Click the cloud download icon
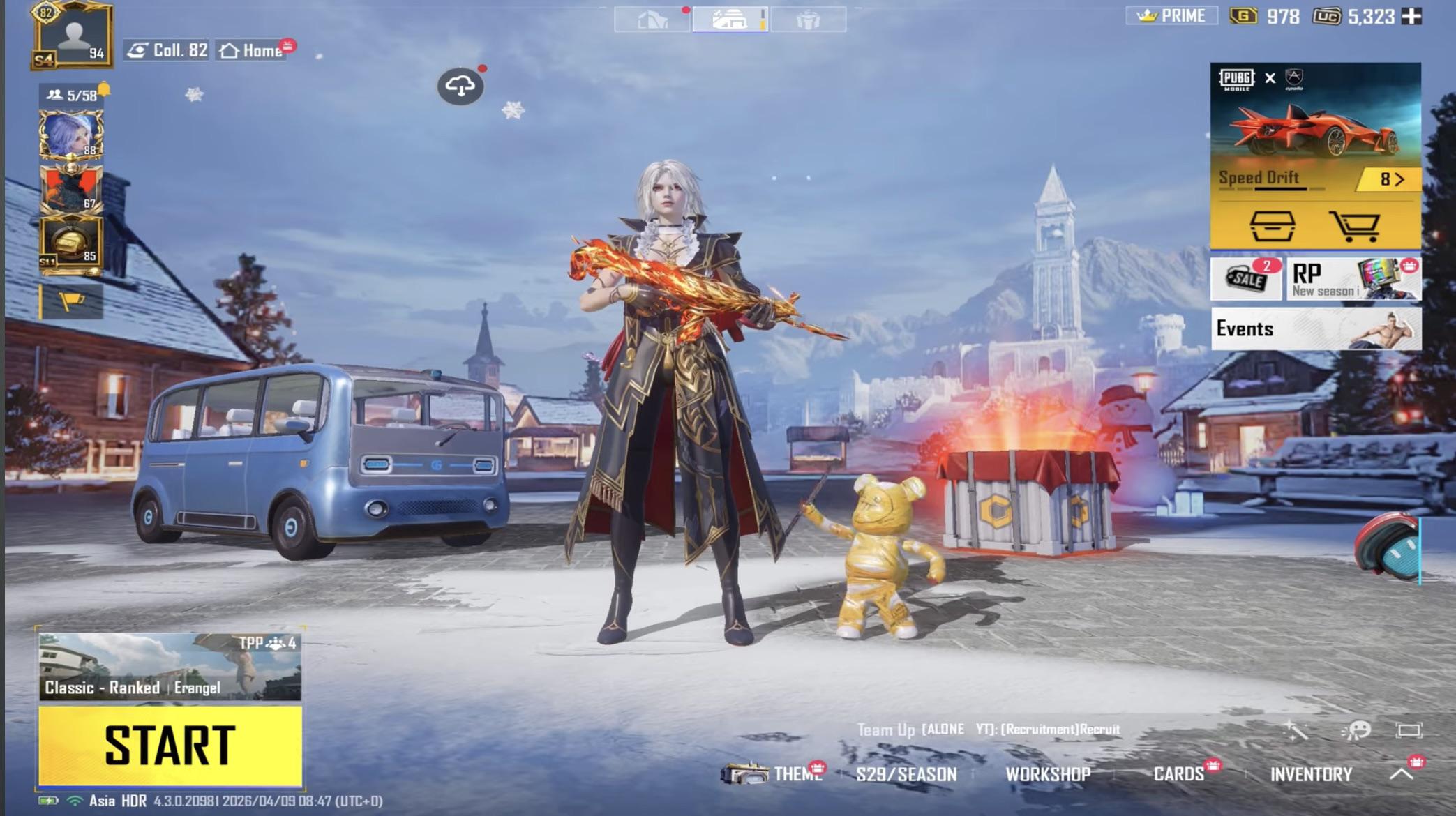The height and width of the screenshot is (816, 1456). coord(460,86)
